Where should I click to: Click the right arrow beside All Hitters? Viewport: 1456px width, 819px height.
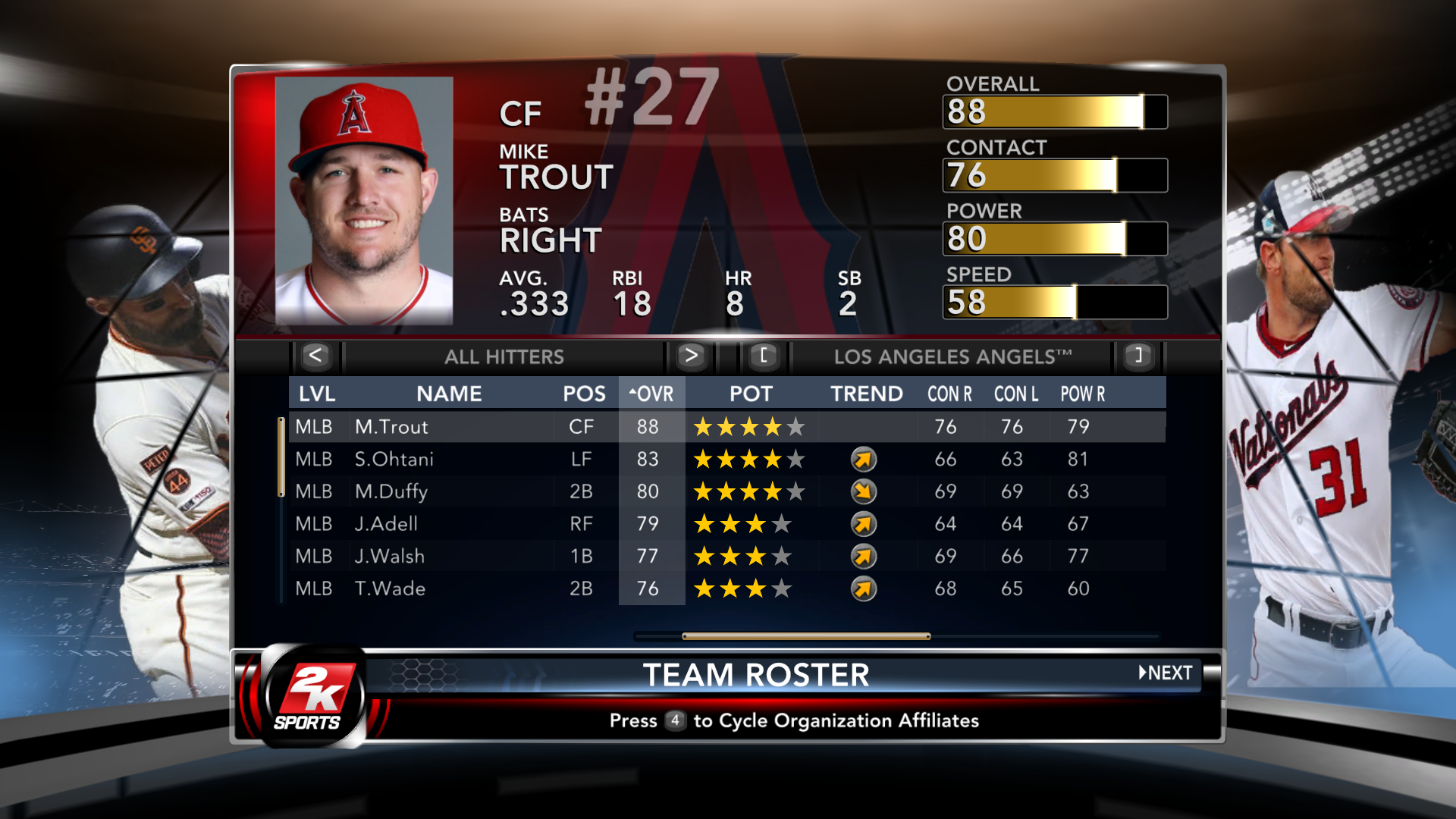pos(690,356)
